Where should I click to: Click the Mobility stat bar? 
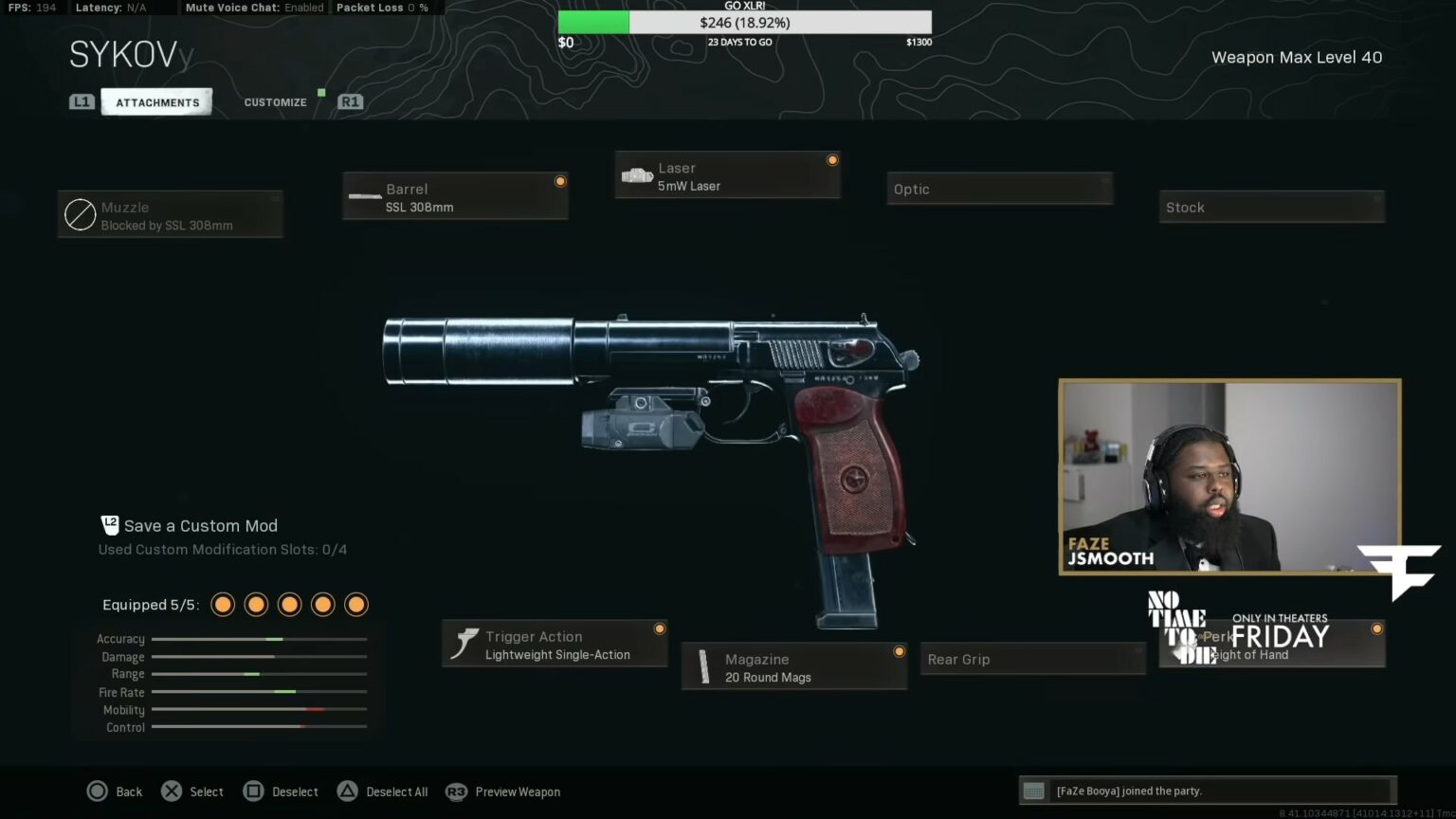pyautogui.click(x=259, y=709)
